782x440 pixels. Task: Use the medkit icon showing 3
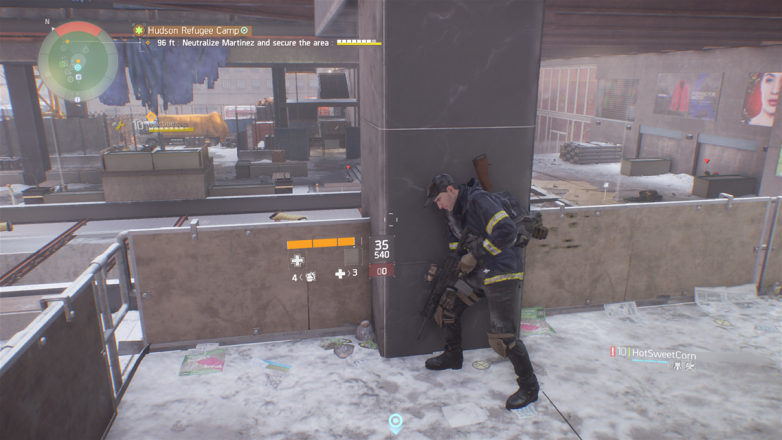pos(341,273)
